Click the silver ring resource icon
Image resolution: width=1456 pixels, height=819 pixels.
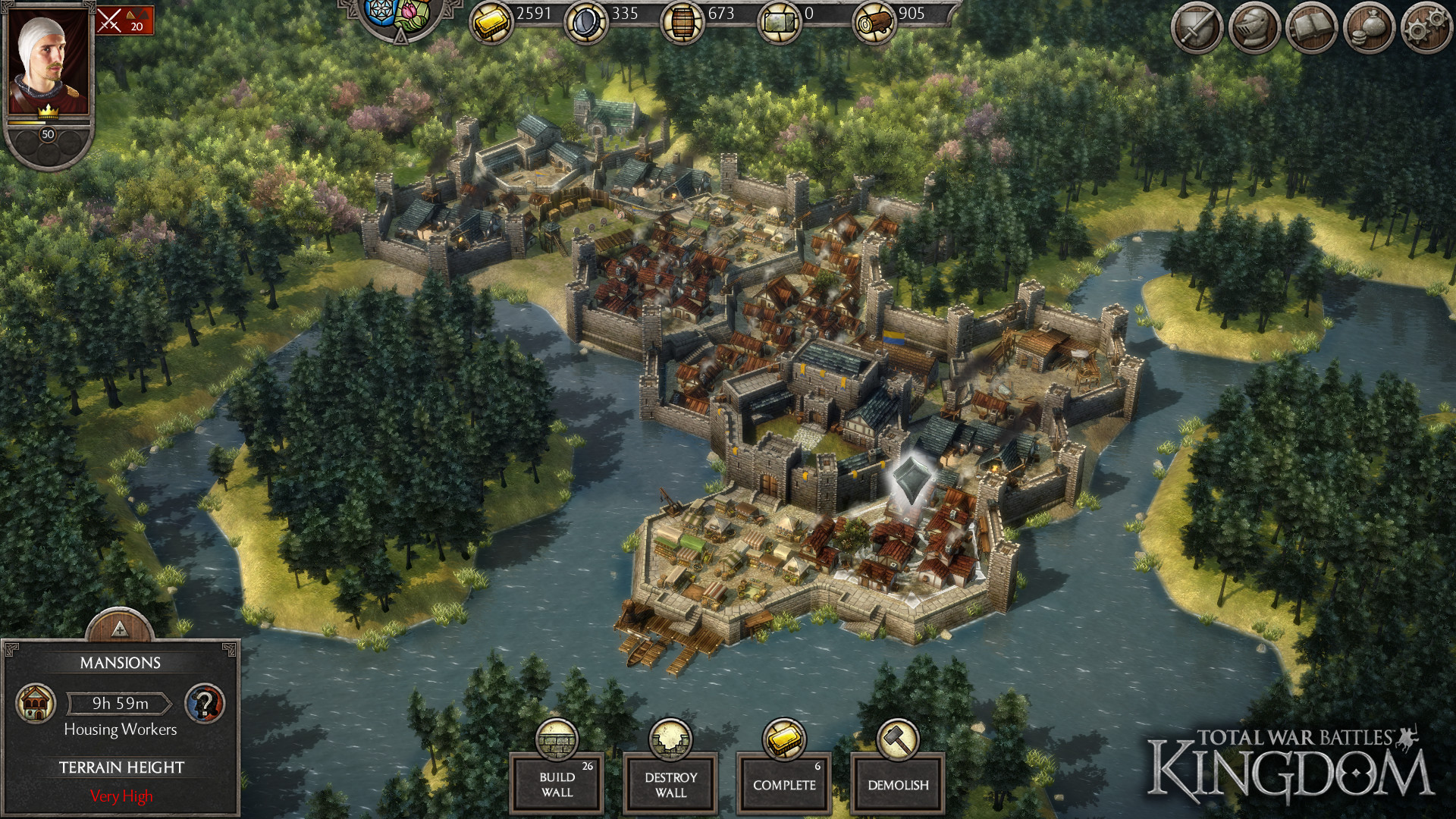pyautogui.click(x=586, y=23)
